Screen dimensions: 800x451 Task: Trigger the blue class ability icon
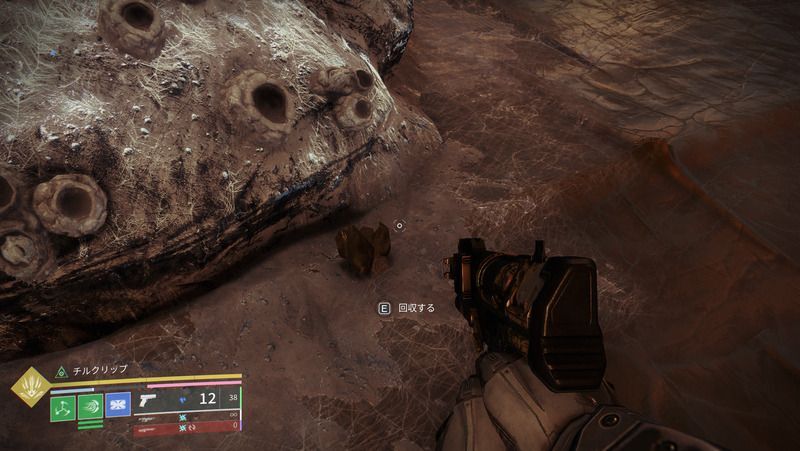coord(120,407)
